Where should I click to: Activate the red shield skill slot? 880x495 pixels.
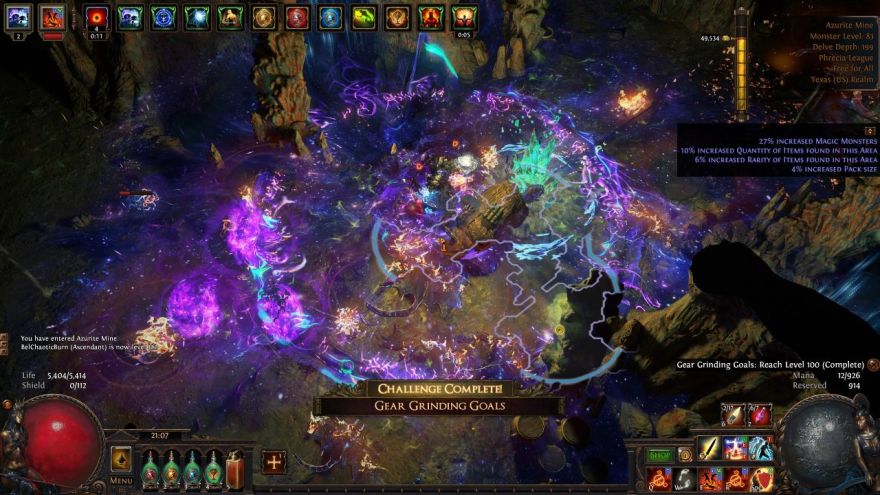click(x=762, y=478)
